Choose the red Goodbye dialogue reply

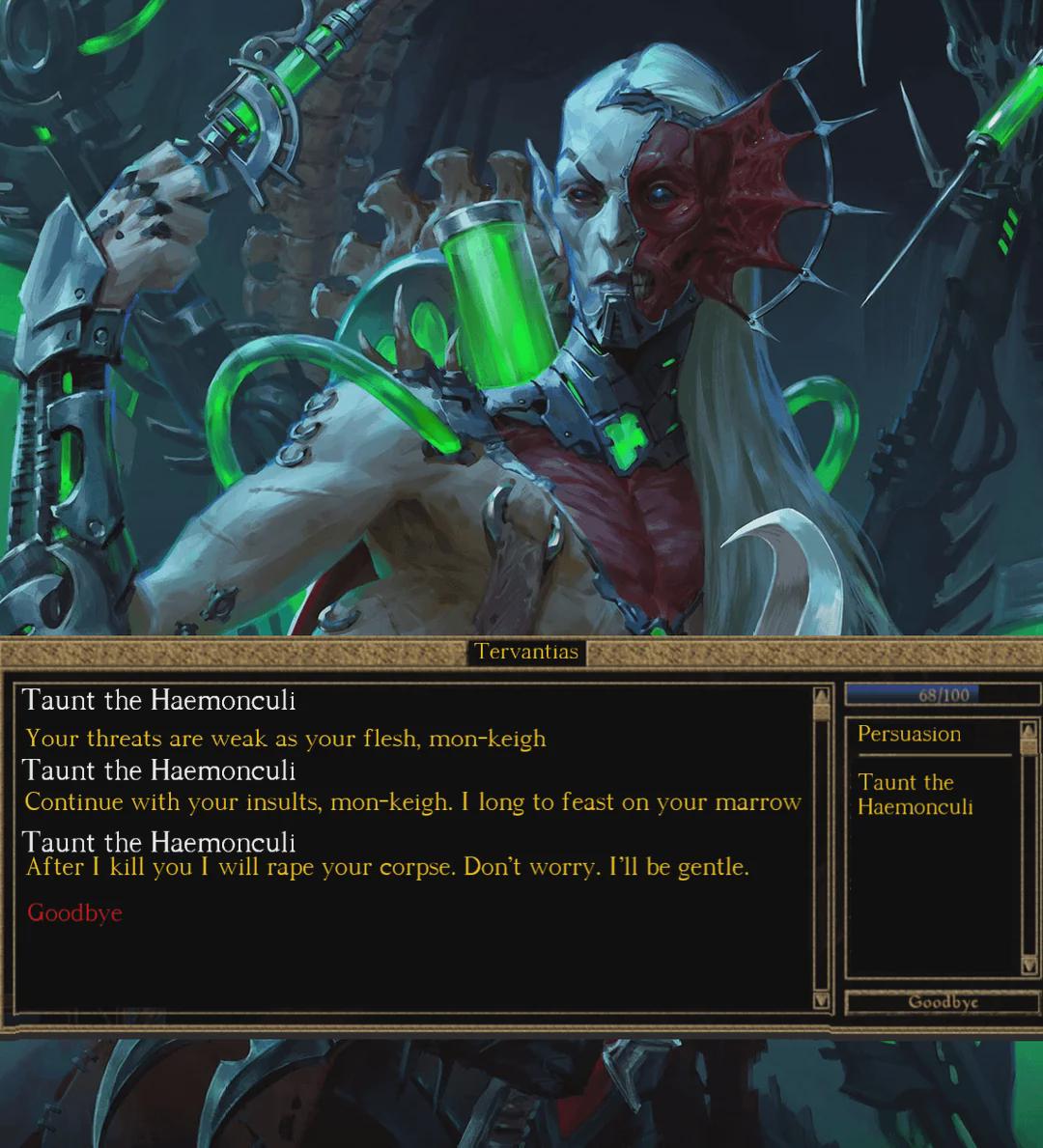(x=74, y=912)
